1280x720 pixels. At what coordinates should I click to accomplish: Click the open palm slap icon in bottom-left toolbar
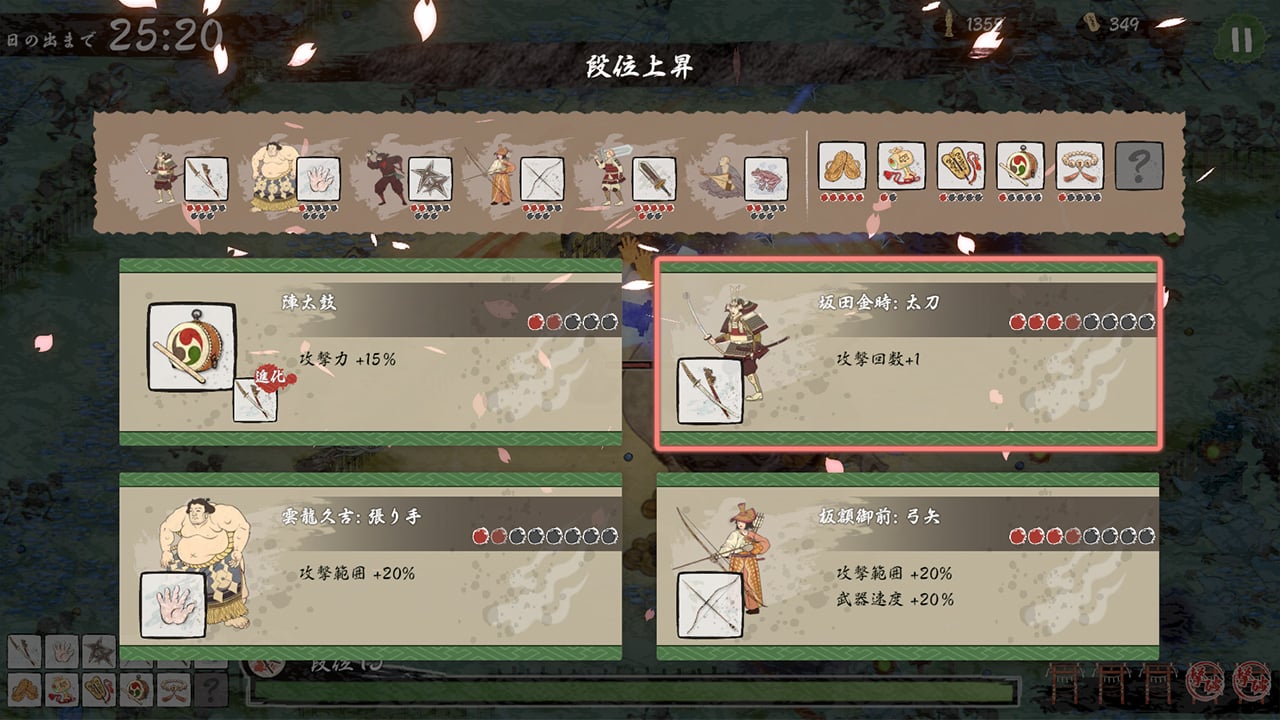[61, 653]
